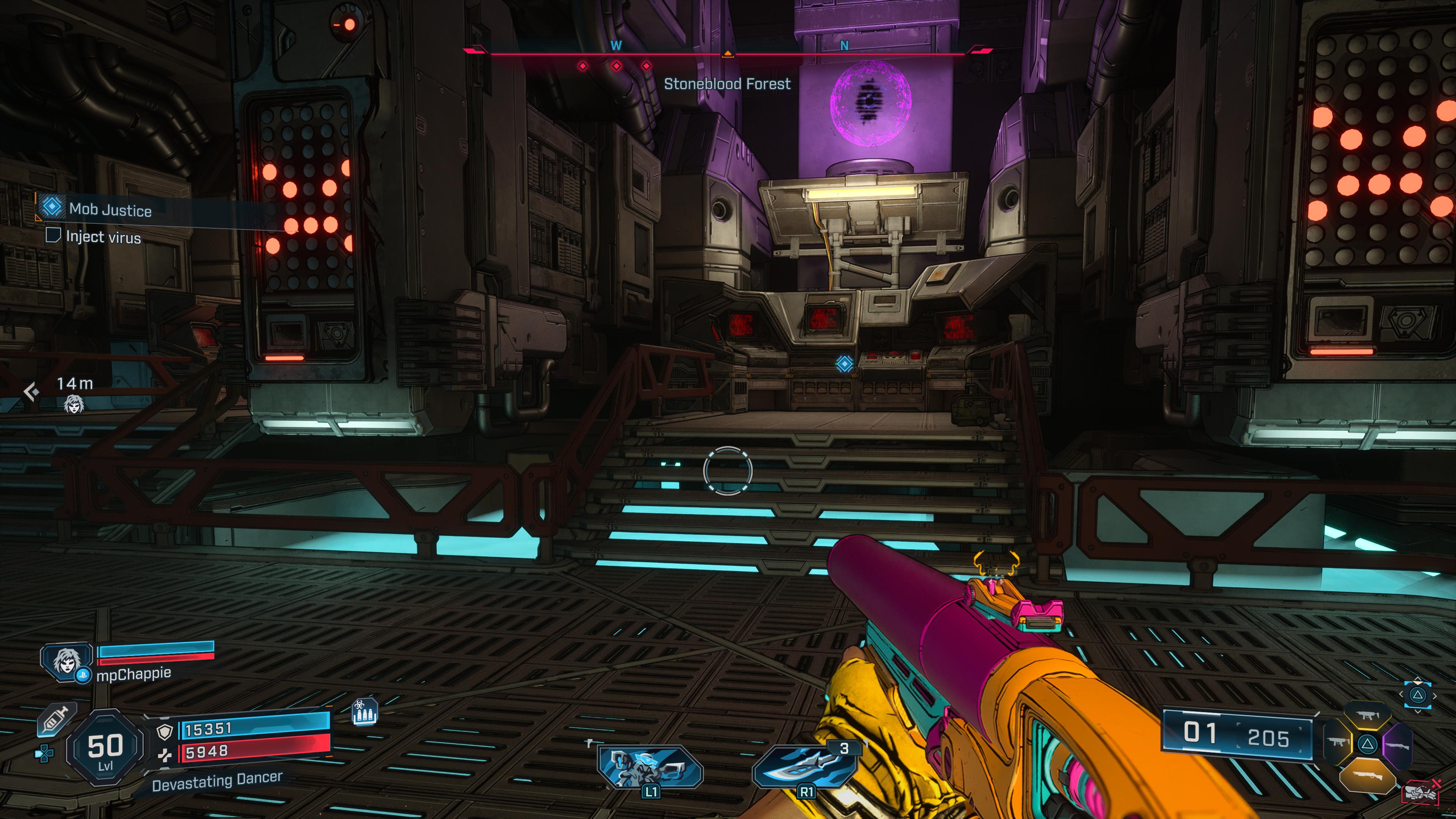Tick the Inject virus objective checkbox
The image size is (1456, 819).
coord(53,235)
